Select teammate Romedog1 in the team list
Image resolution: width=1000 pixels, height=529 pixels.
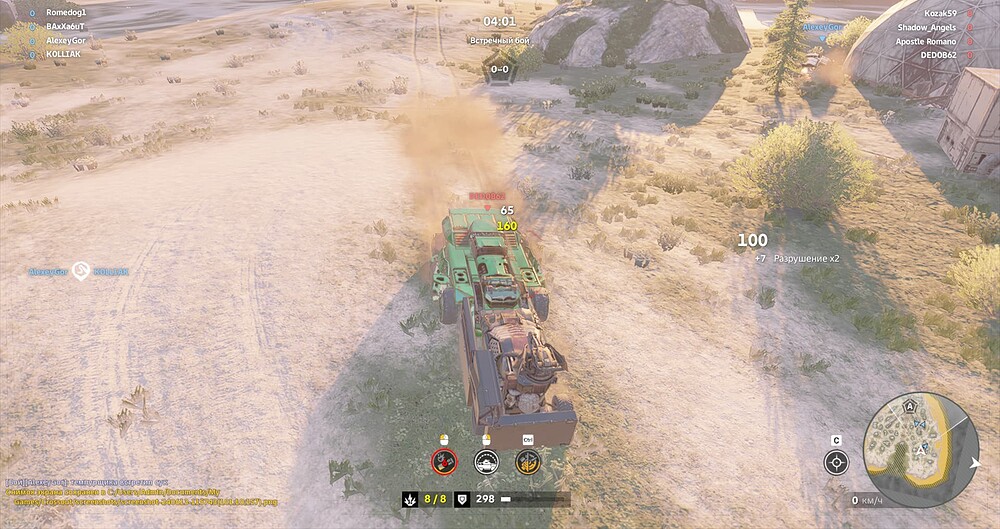click(66, 13)
